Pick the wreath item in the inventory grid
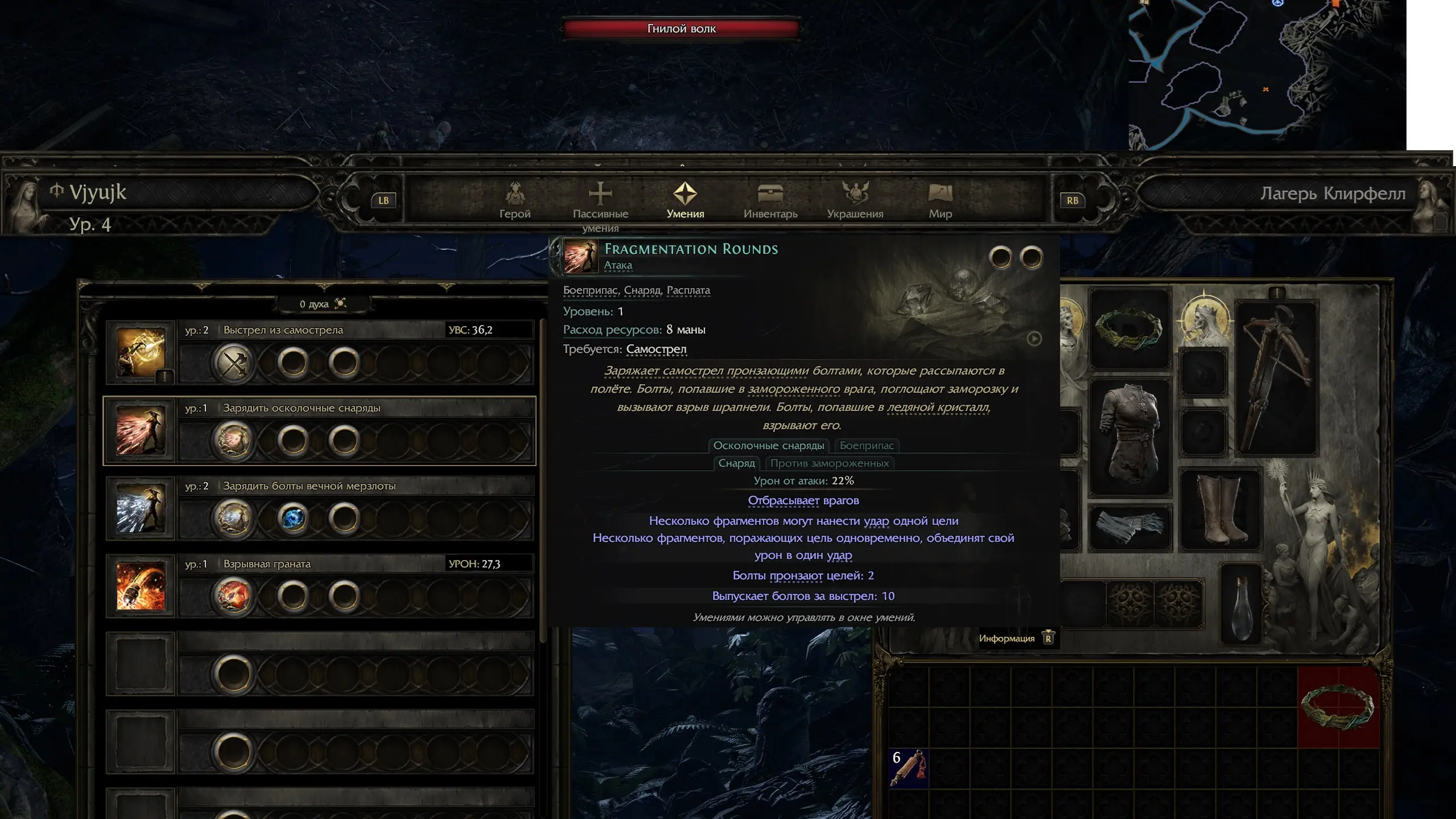This screenshot has height=819, width=1456. (x=1338, y=707)
